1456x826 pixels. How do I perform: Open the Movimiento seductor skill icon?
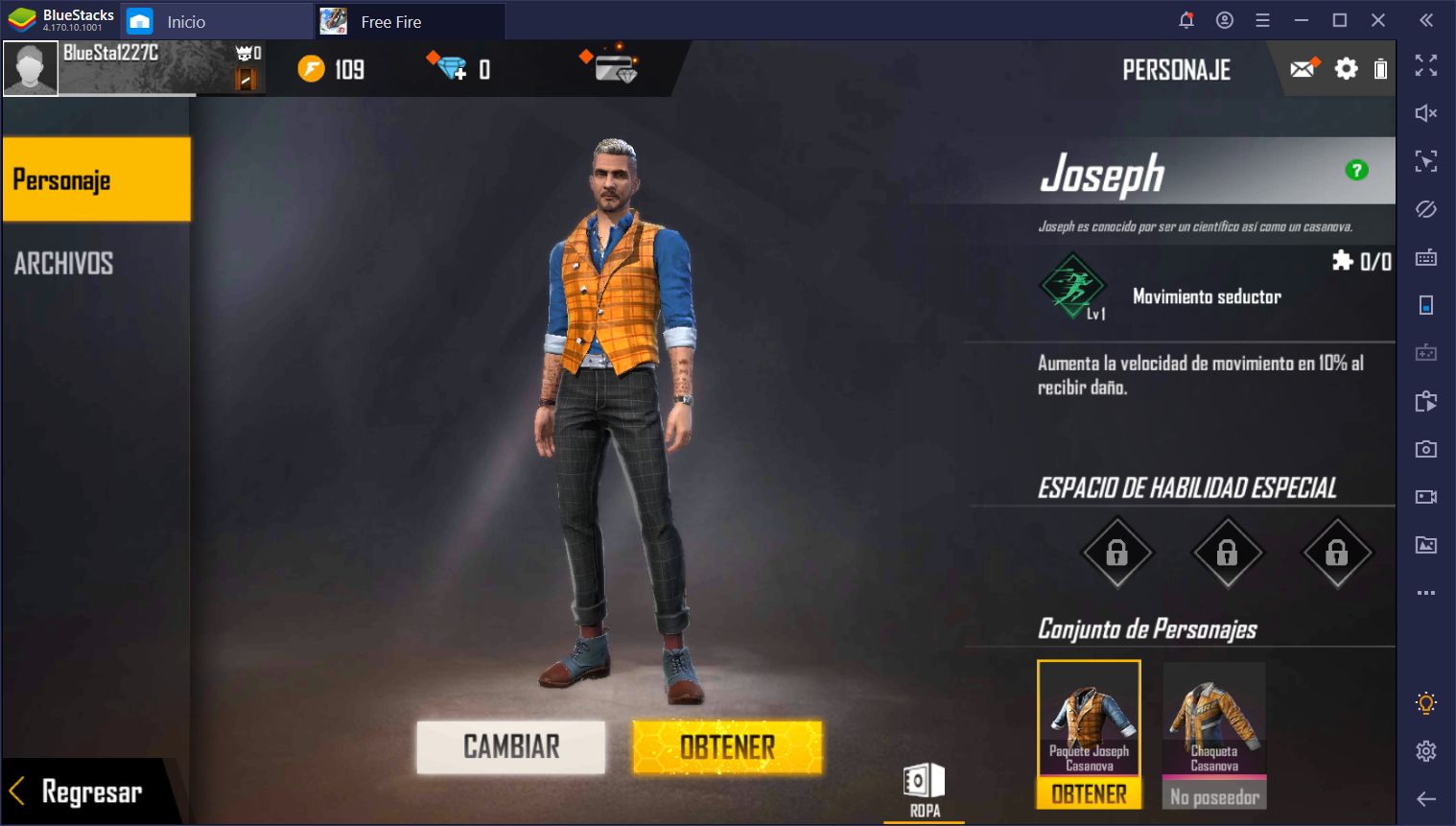[1072, 285]
